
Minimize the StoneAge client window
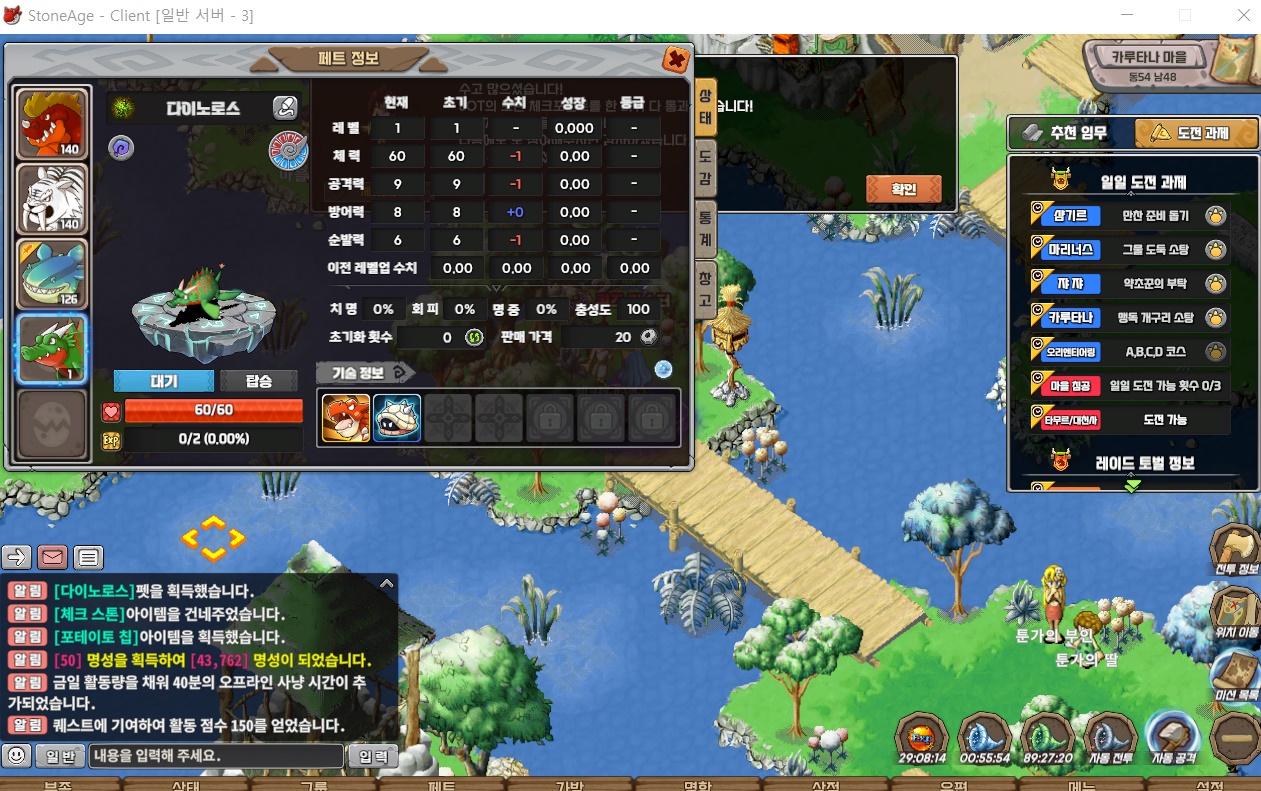1128,15
